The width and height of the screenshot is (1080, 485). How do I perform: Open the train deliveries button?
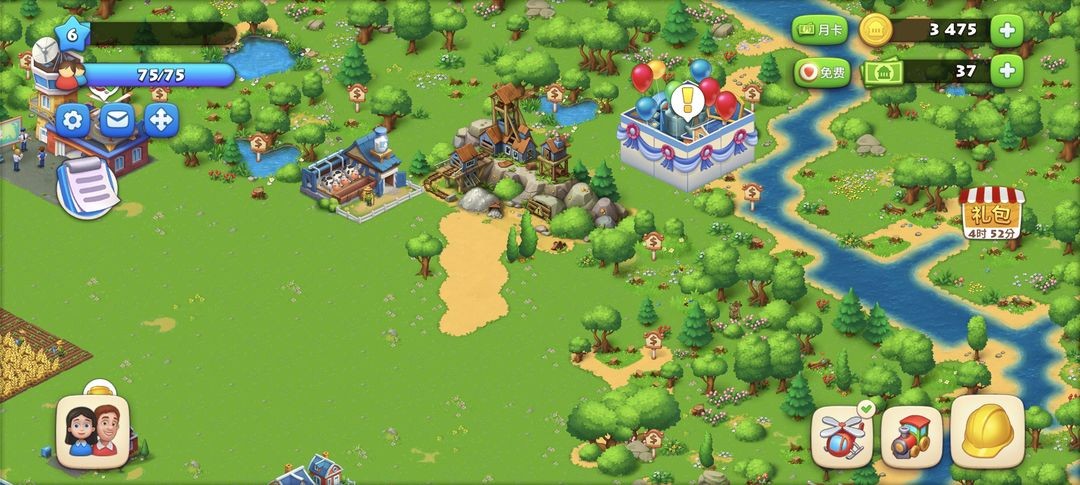pyautogui.click(x=911, y=436)
